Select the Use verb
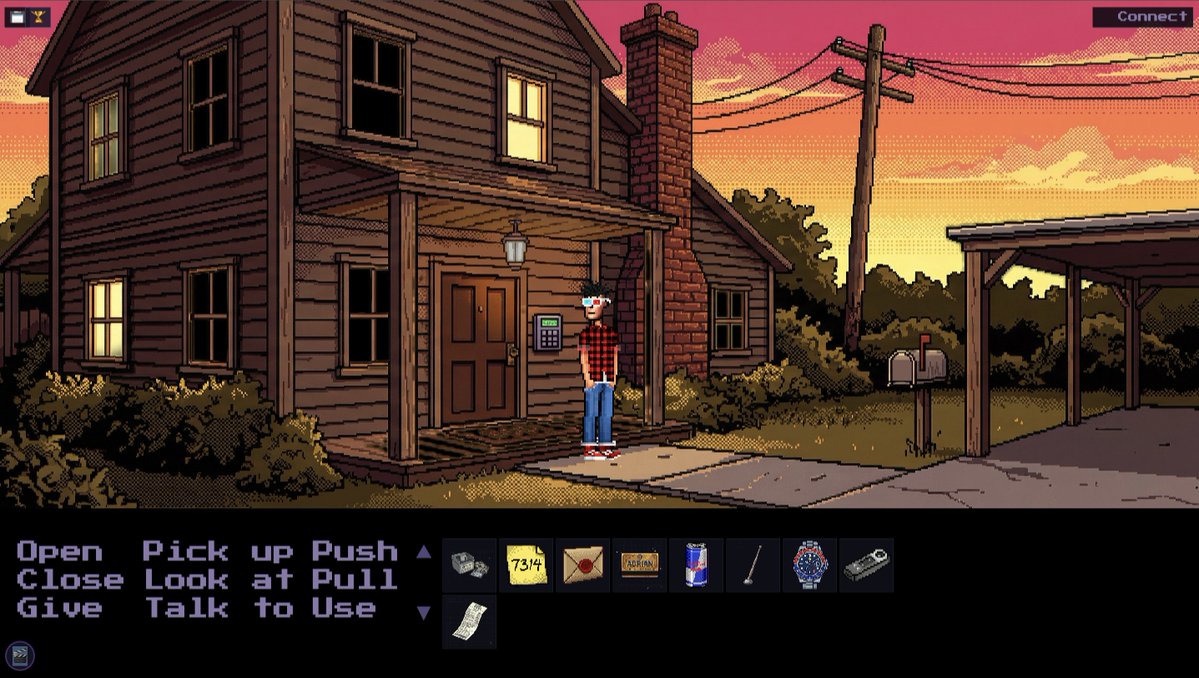Screen dimensions: 1199x678 pyautogui.click(x=344, y=608)
